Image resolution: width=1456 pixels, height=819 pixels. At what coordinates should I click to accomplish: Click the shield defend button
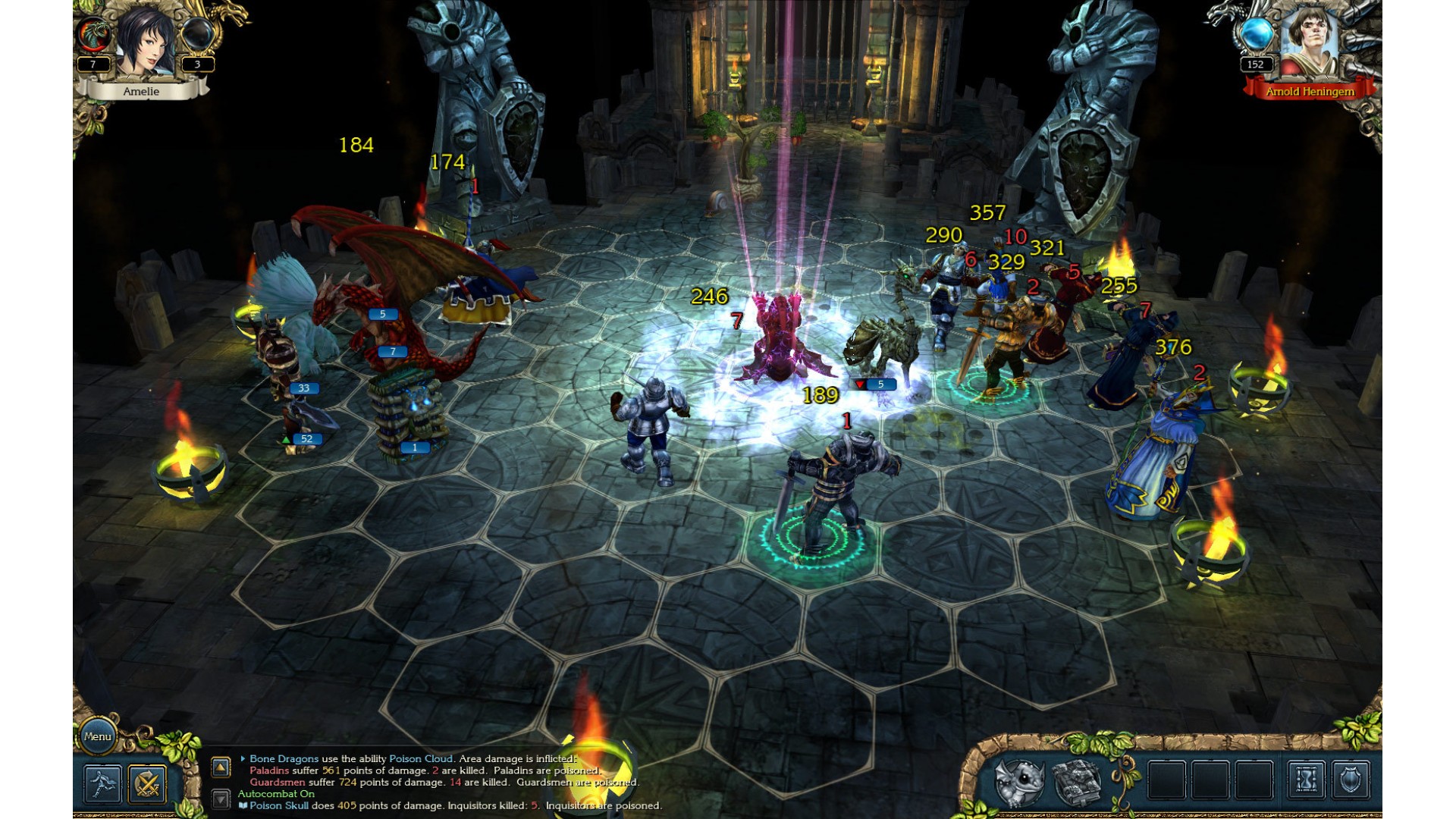click(1351, 780)
